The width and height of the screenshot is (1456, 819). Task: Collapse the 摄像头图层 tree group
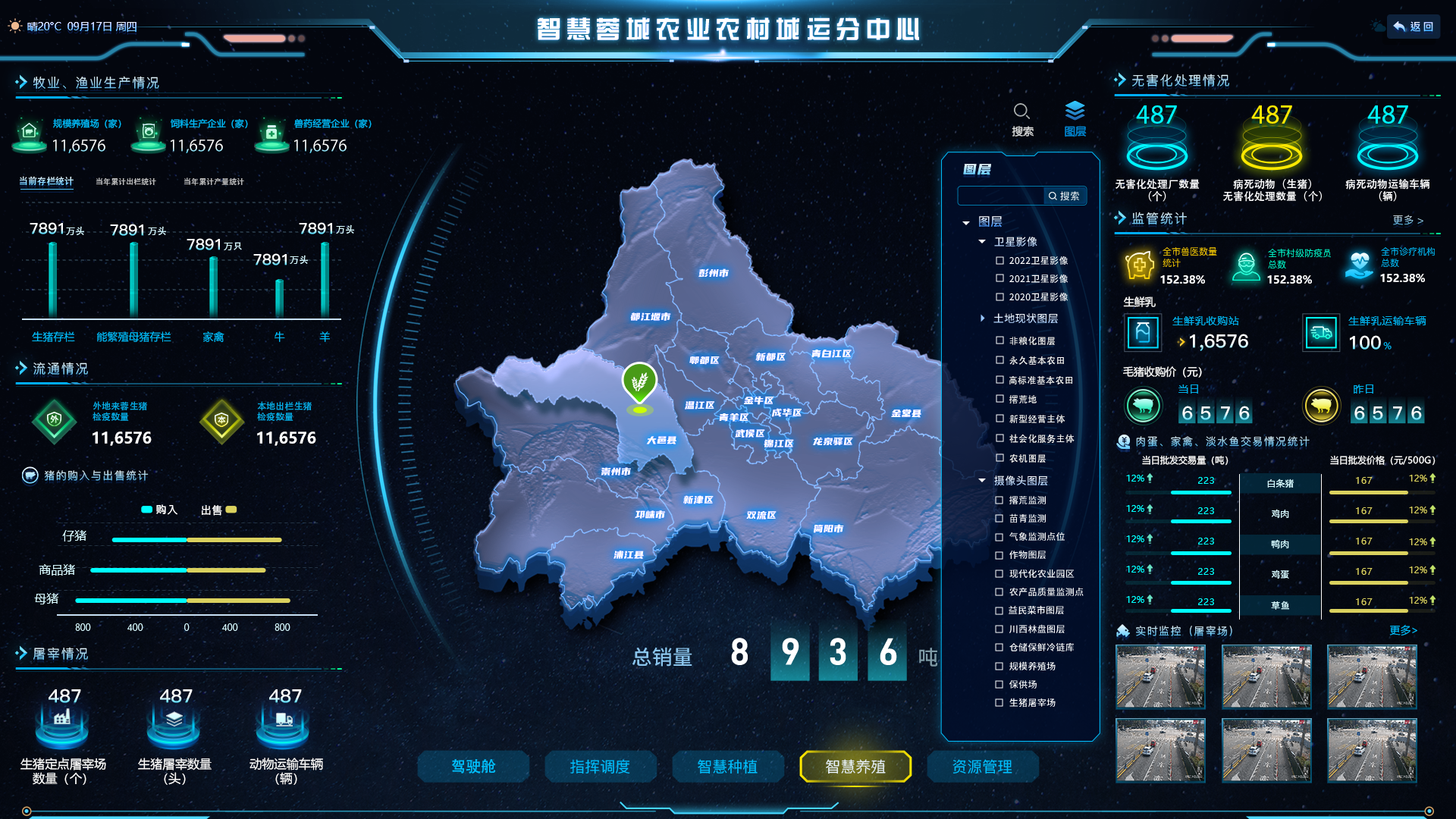coord(982,481)
